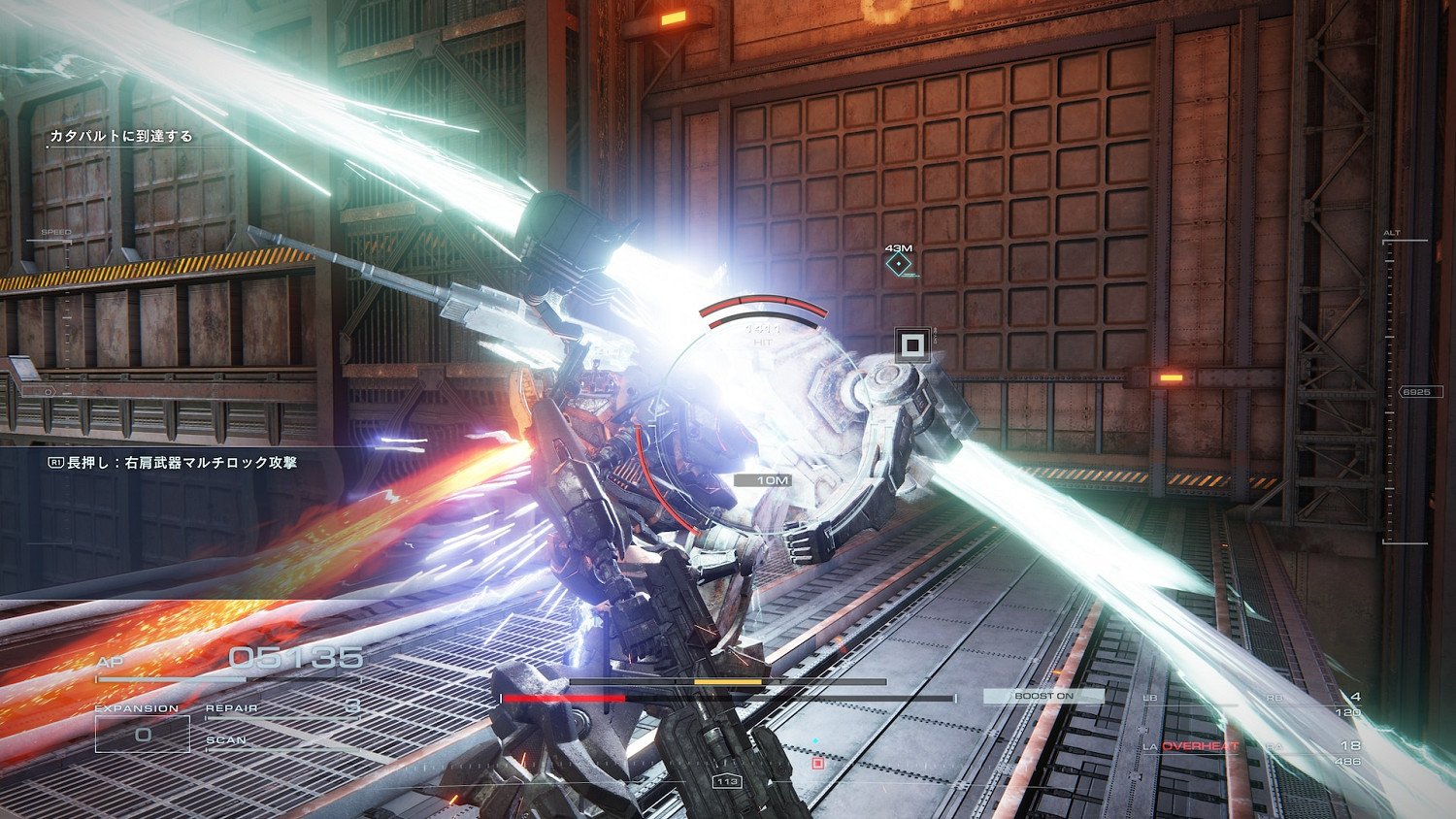Trigger the Scan gauge
Viewport: 1456px width, 819px height.
click(x=281, y=741)
